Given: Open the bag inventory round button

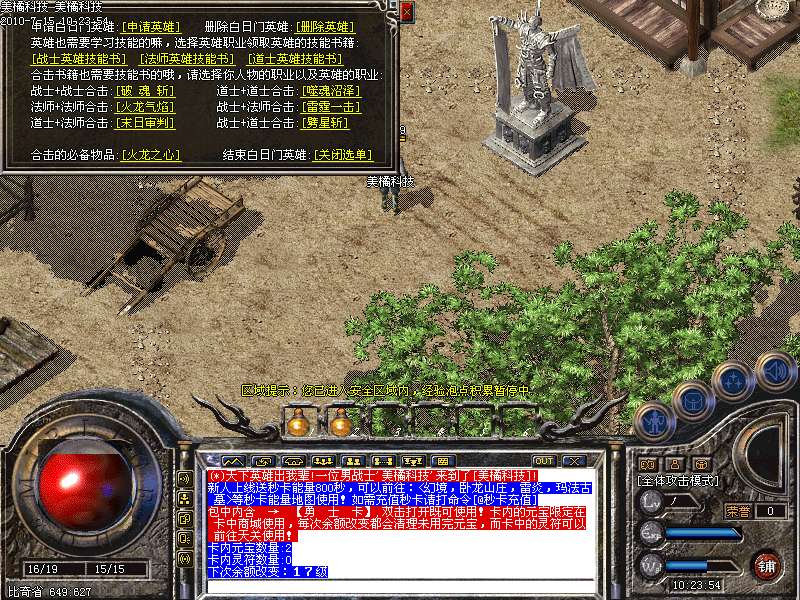Looking at the screenshot, I should point(692,401).
